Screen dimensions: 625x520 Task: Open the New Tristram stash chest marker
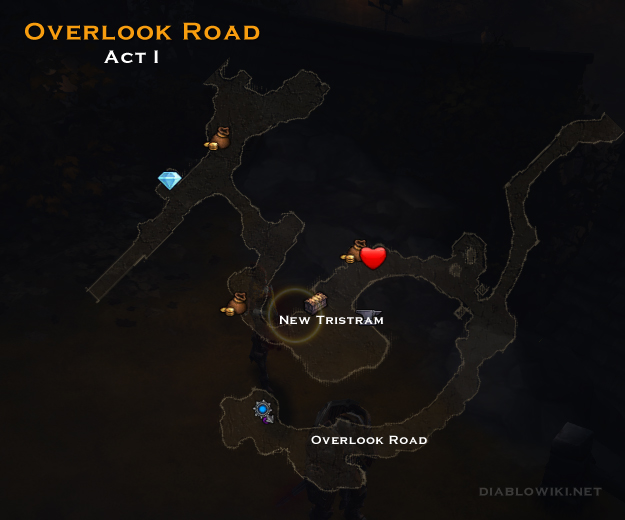pyautogui.click(x=315, y=302)
